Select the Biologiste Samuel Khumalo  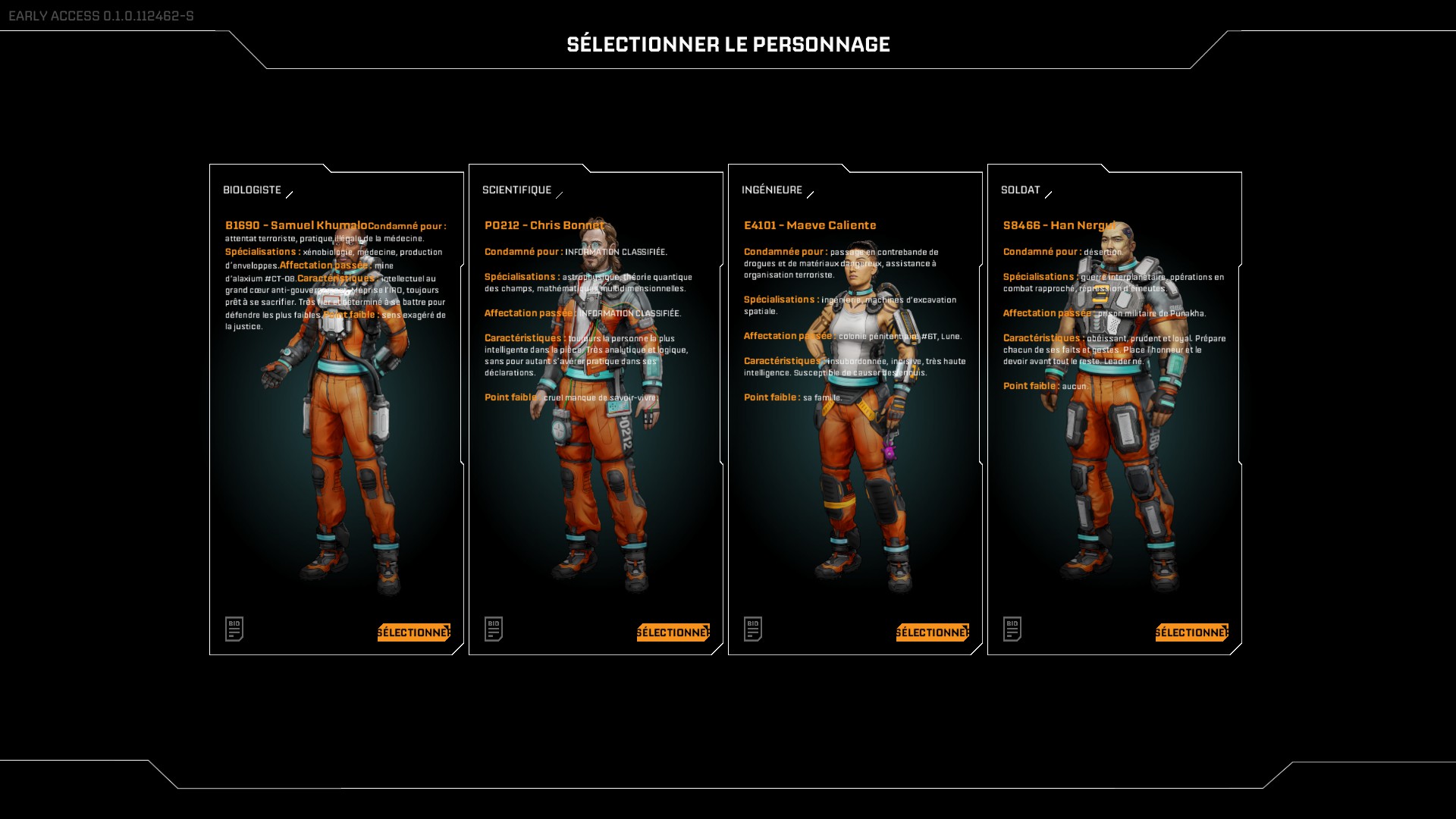pyautogui.click(x=413, y=632)
